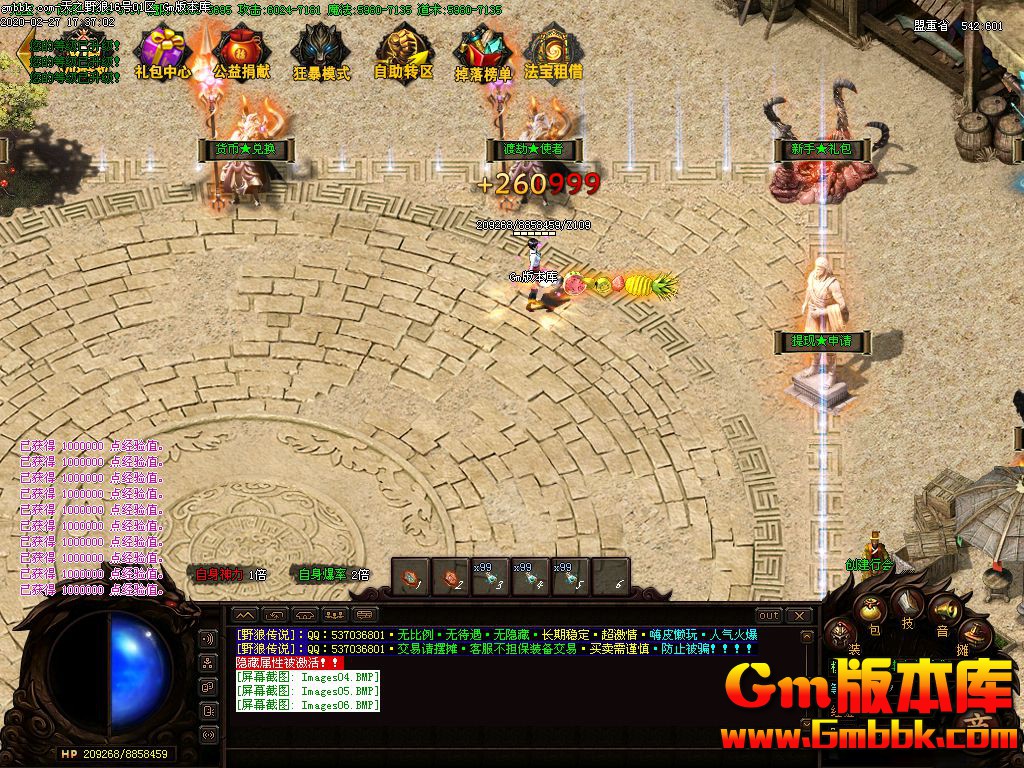1024x768 pixels.
Task: Use the item in hotbar slot 1
Action: point(410,577)
